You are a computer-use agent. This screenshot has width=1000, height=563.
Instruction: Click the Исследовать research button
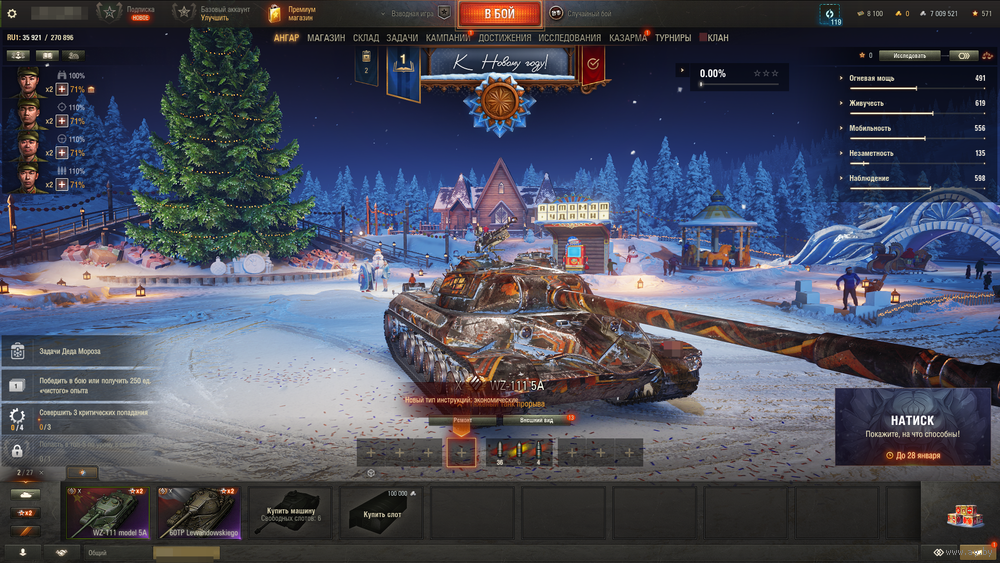point(909,56)
